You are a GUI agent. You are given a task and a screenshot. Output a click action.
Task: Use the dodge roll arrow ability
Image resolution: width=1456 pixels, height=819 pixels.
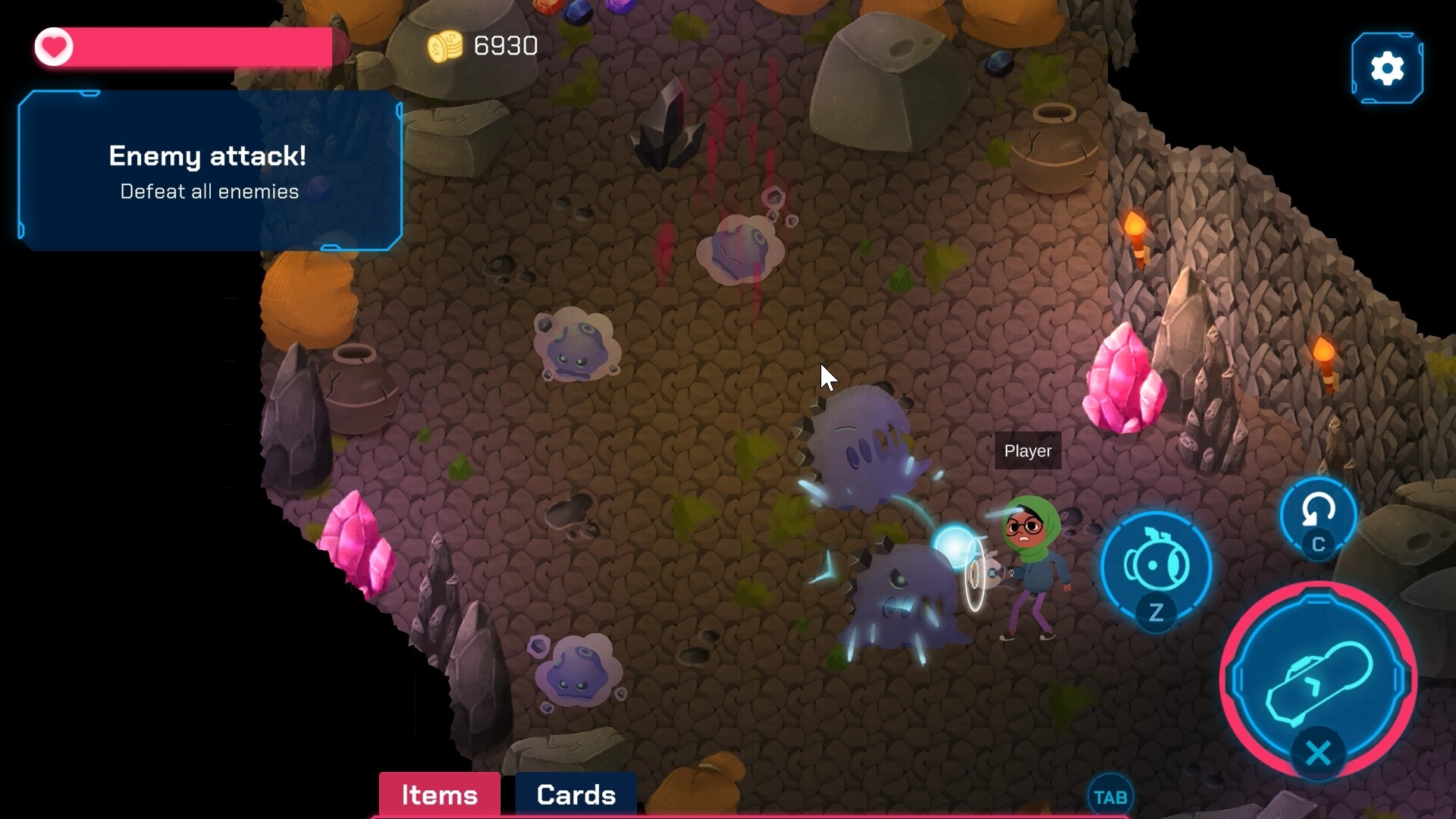pos(1318,513)
